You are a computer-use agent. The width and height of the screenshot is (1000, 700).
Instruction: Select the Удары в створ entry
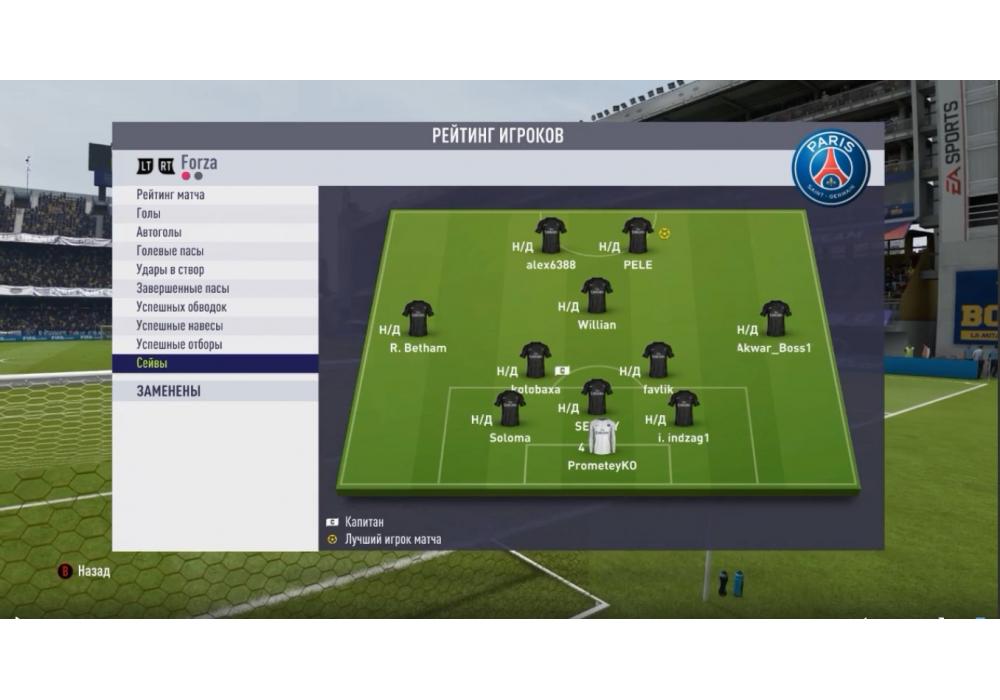[x=216, y=270]
